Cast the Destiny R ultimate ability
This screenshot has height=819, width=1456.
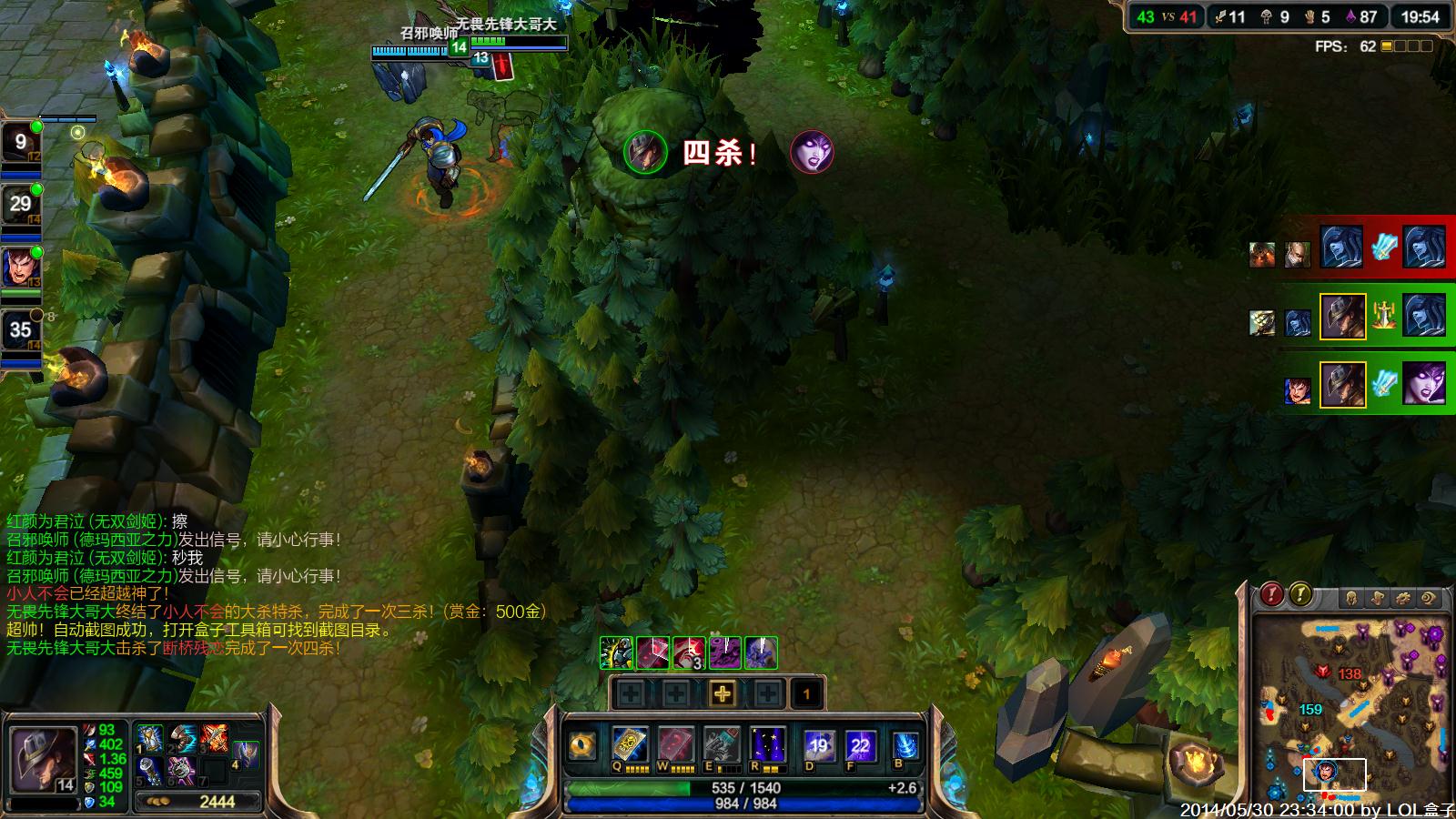point(767,744)
